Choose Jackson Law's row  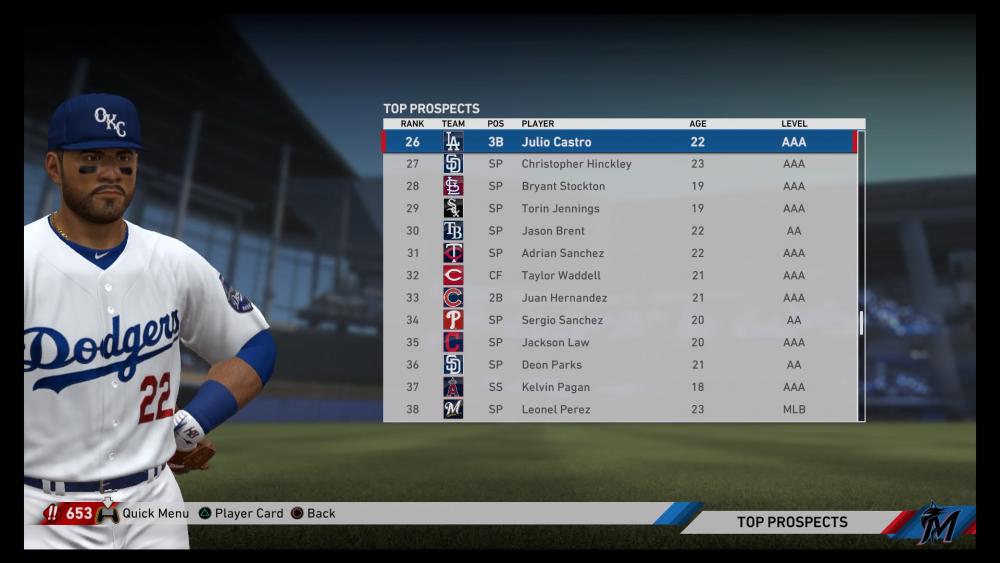(620, 342)
